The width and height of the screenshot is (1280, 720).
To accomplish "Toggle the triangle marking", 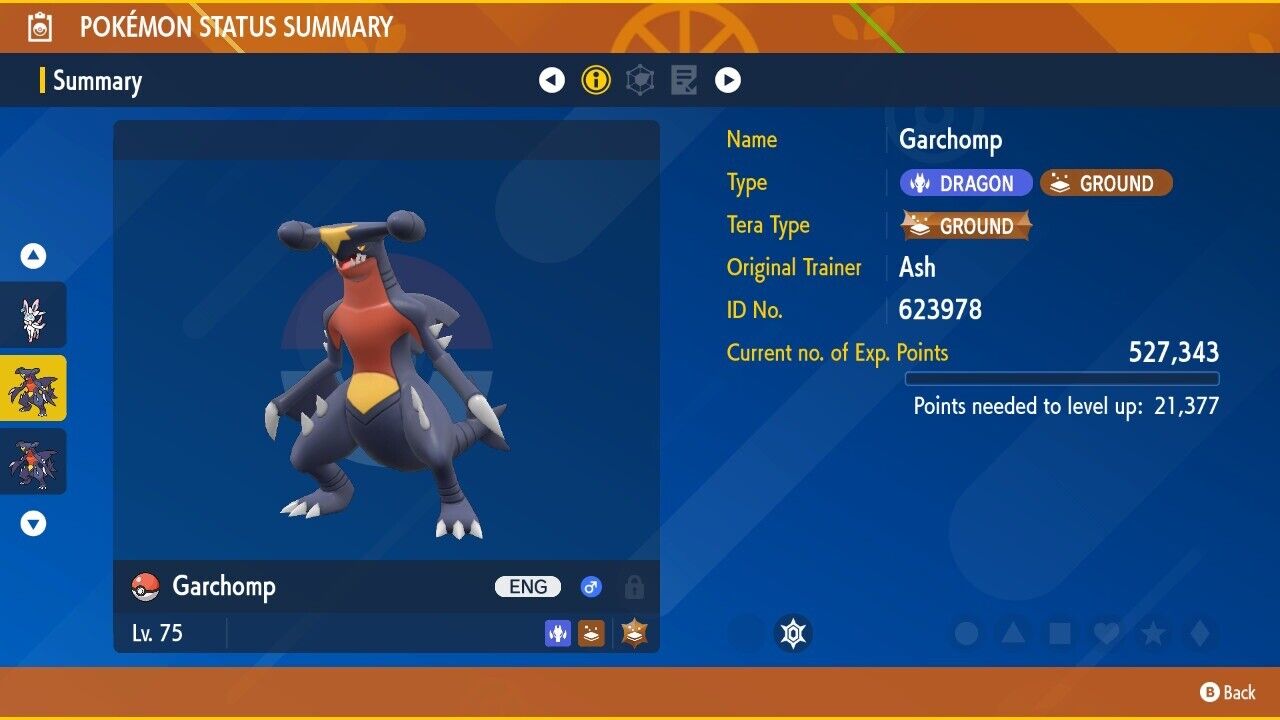I will point(1013,633).
